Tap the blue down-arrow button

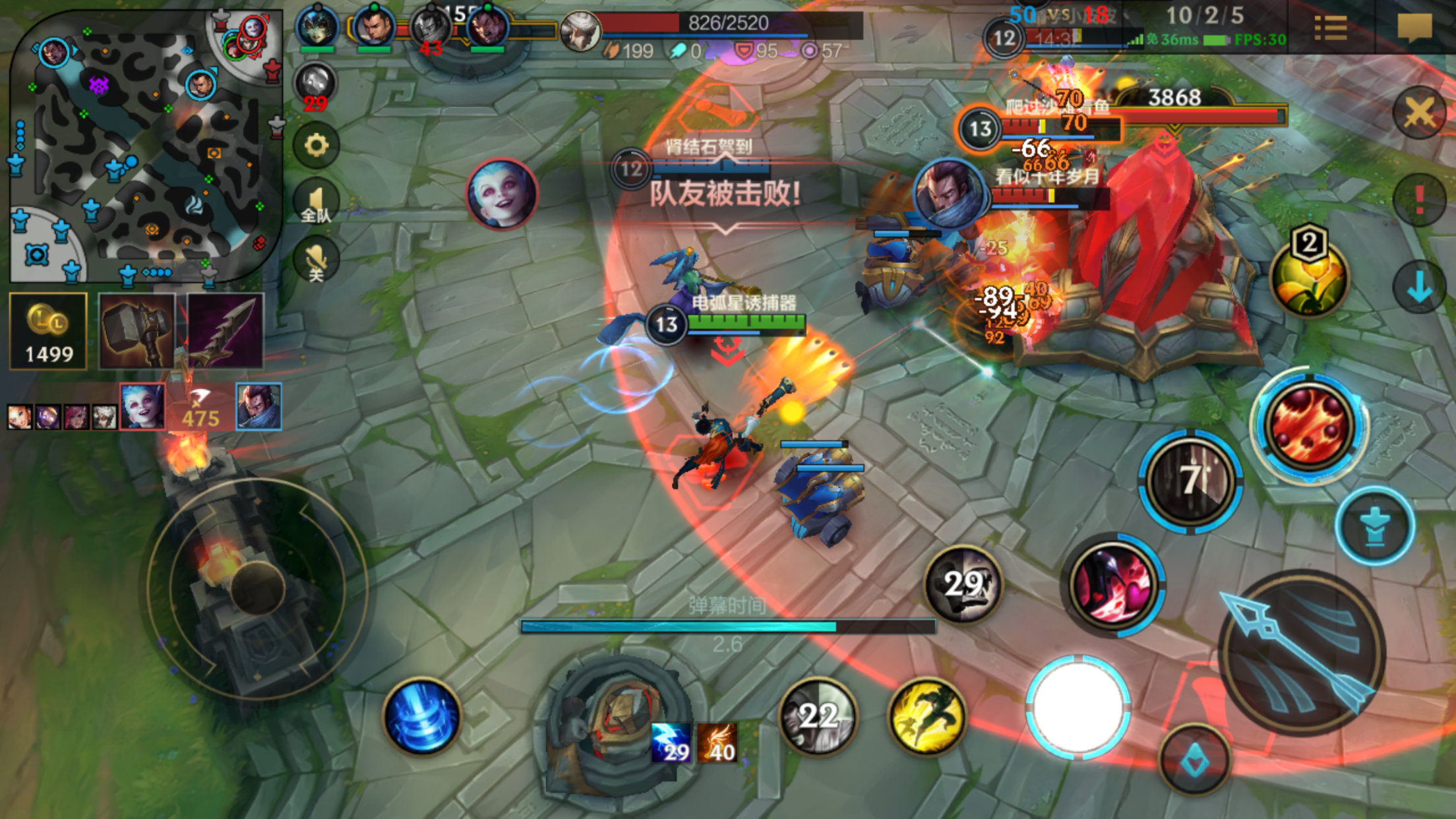1418,288
